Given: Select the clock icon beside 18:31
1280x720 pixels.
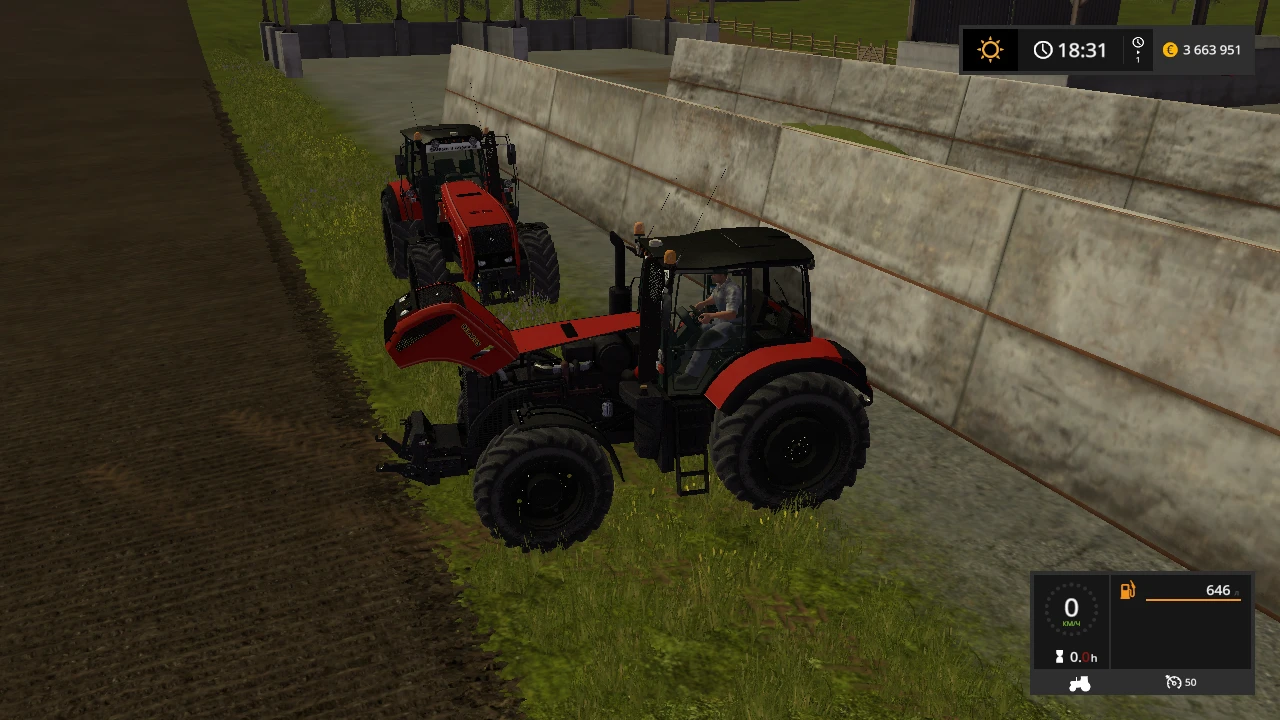Looking at the screenshot, I should [x=1044, y=49].
